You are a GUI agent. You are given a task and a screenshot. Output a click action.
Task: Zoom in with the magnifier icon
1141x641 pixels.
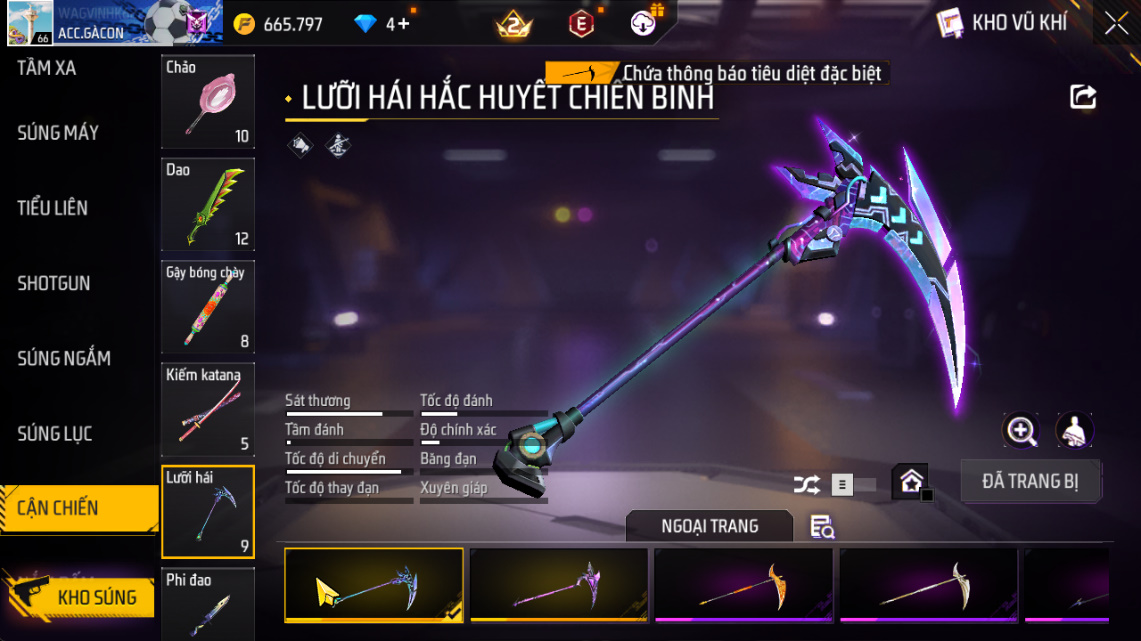(1021, 431)
